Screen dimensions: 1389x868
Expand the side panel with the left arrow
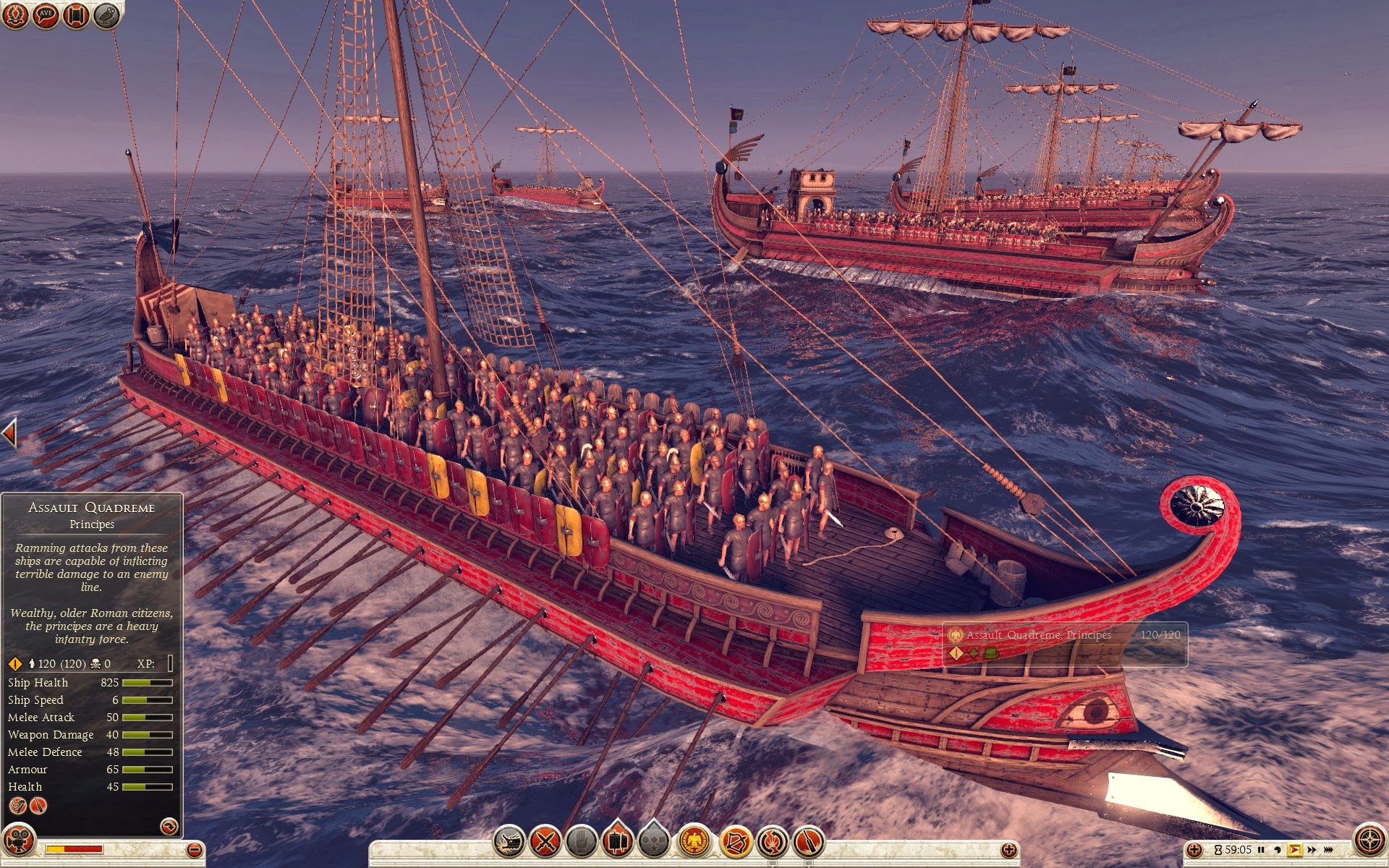(x=9, y=433)
